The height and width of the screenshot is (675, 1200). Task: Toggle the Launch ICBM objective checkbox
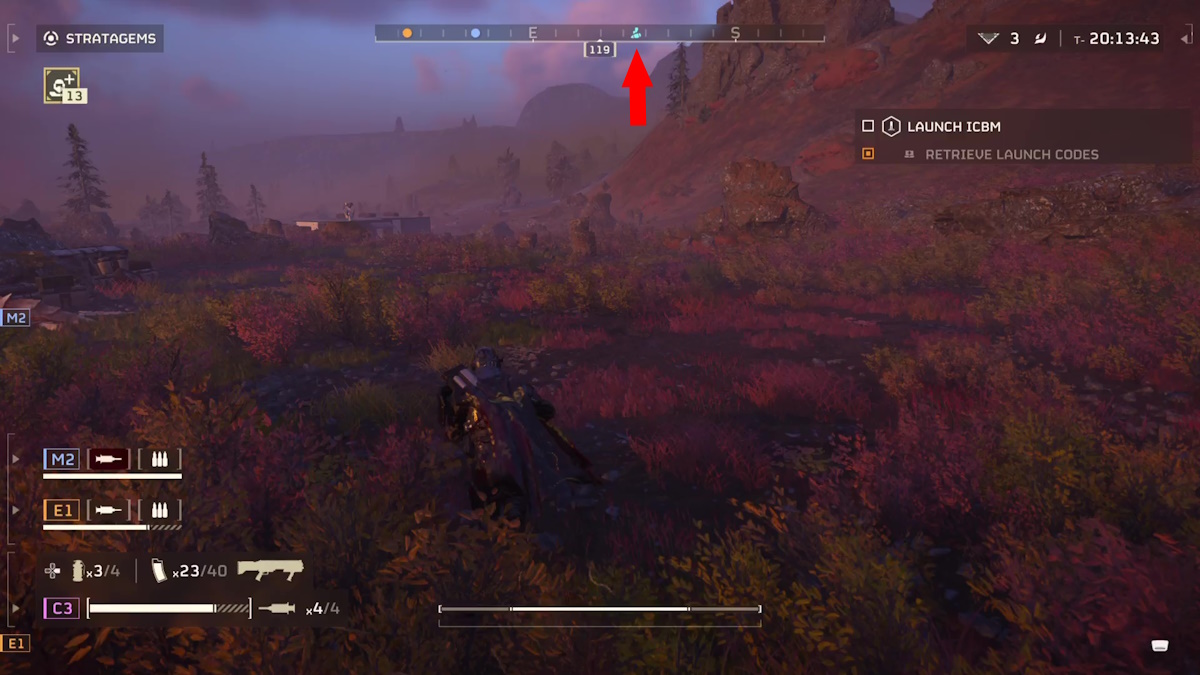(x=868, y=127)
